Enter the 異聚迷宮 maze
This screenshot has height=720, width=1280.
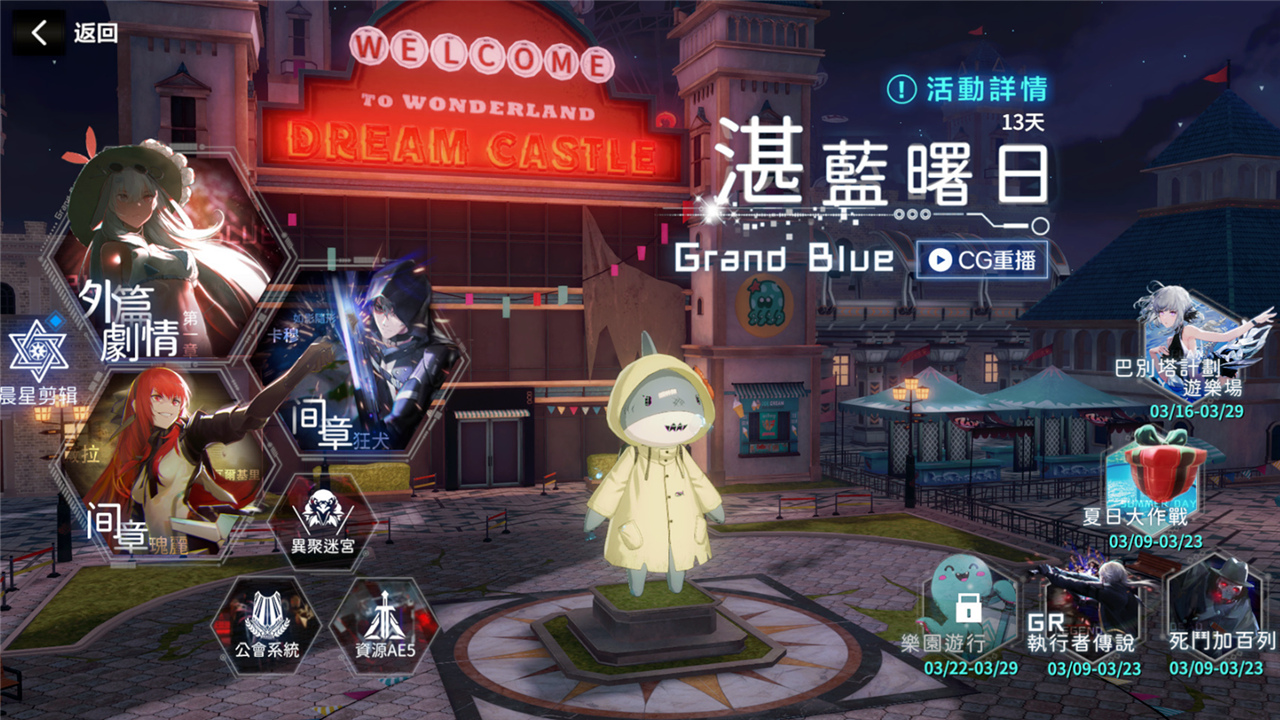[x=323, y=520]
